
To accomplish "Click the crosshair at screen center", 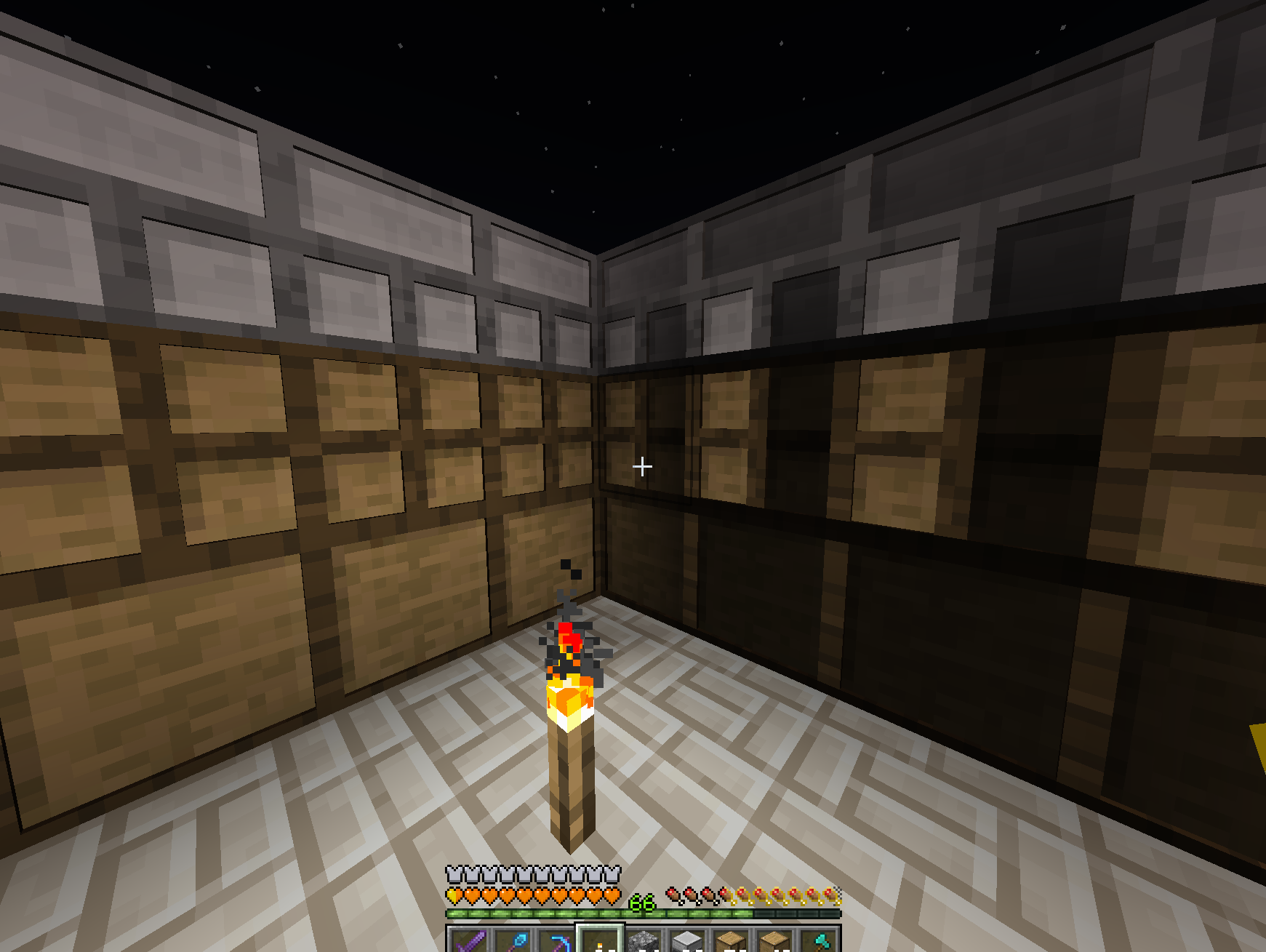I will pos(643,465).
